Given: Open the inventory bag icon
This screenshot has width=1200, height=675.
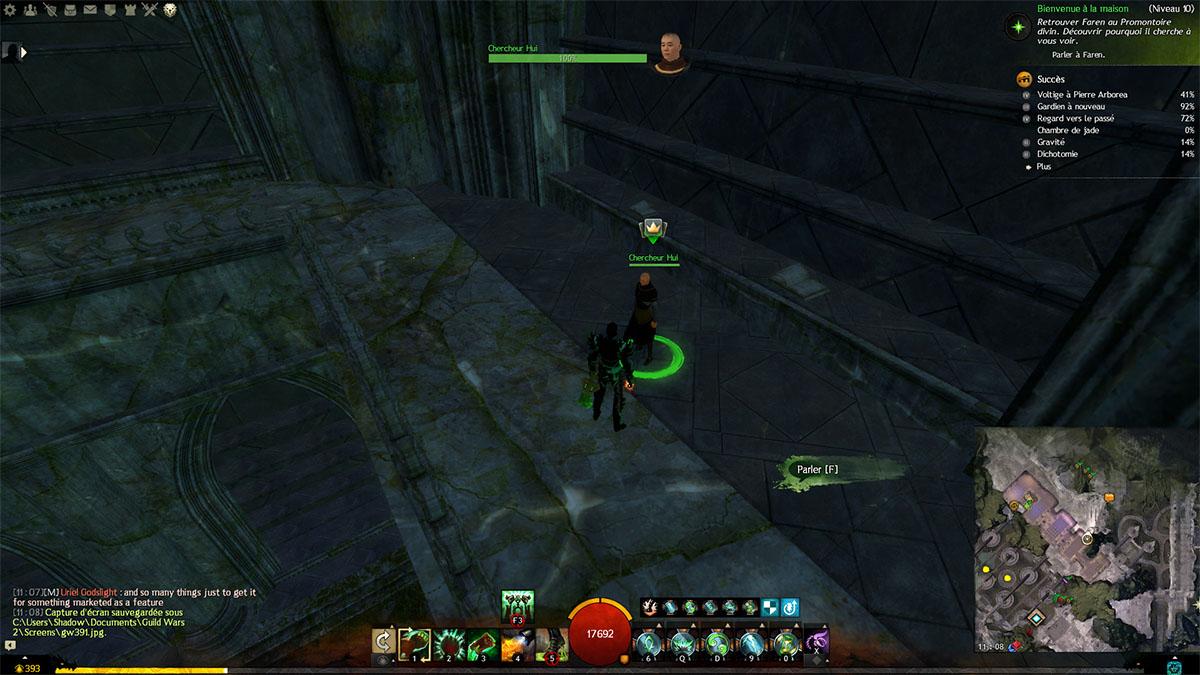Looking at the screenshot, I should tap(71, 10).
